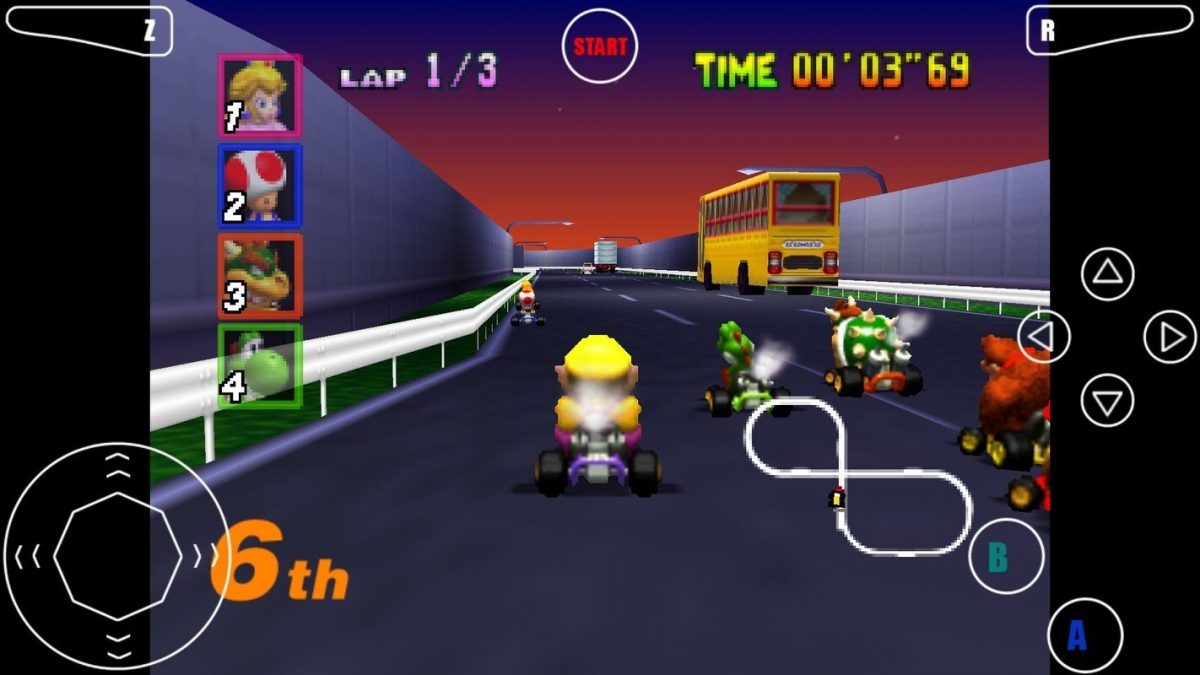Click Bowser's third-place rank portrait
This screenshot has height=675, width=1200.
tap(260, 276)
